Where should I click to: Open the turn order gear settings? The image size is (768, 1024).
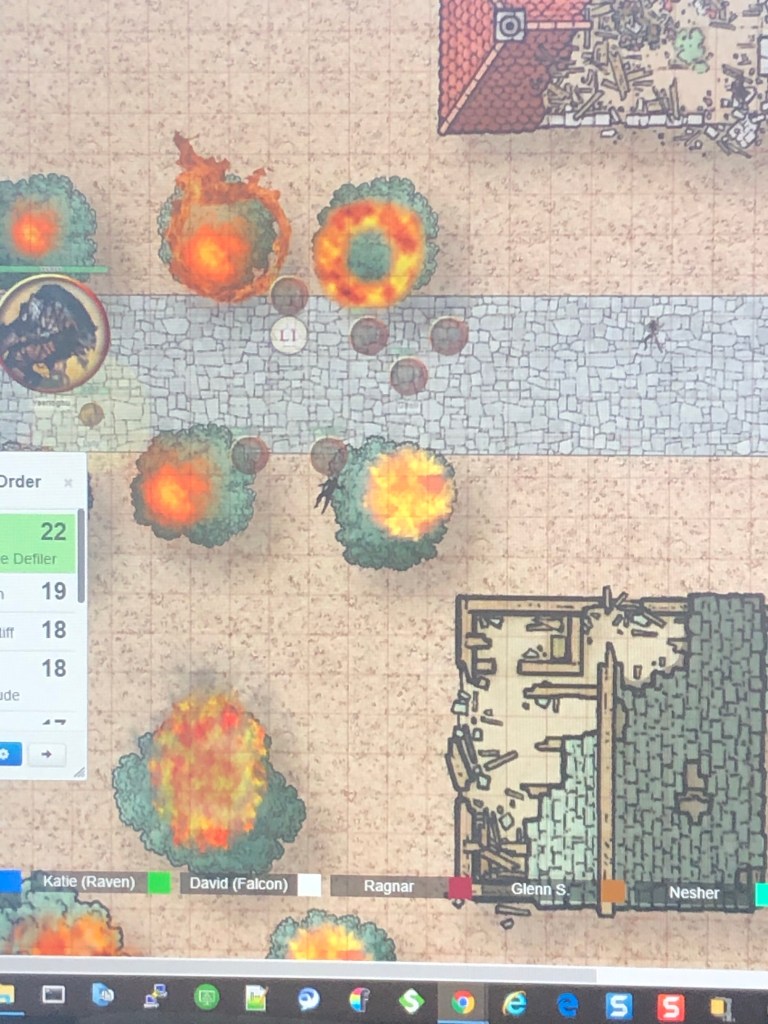[8, 754]
